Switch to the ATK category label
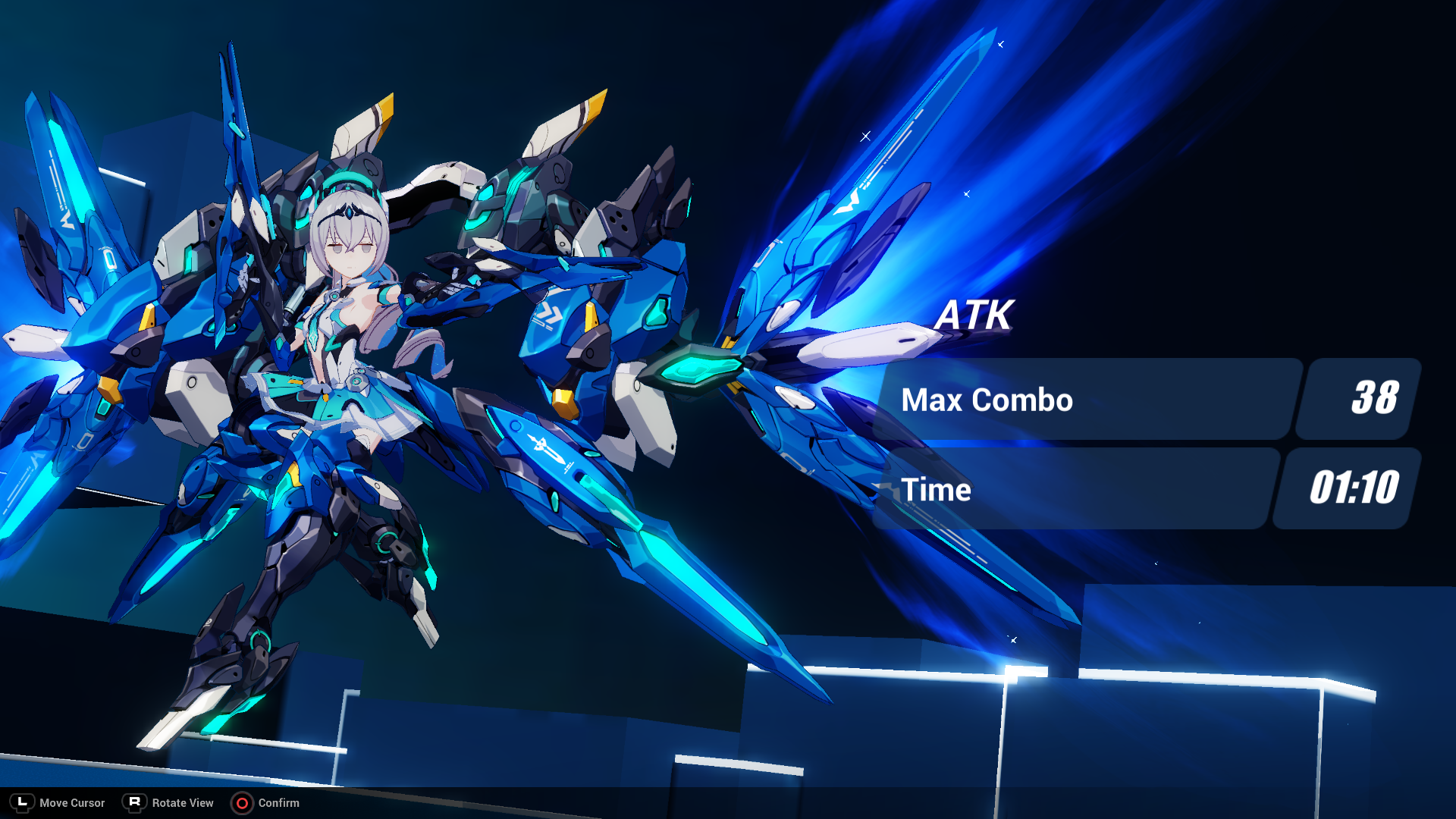The image size is (1456, 819). pos(975,315)
